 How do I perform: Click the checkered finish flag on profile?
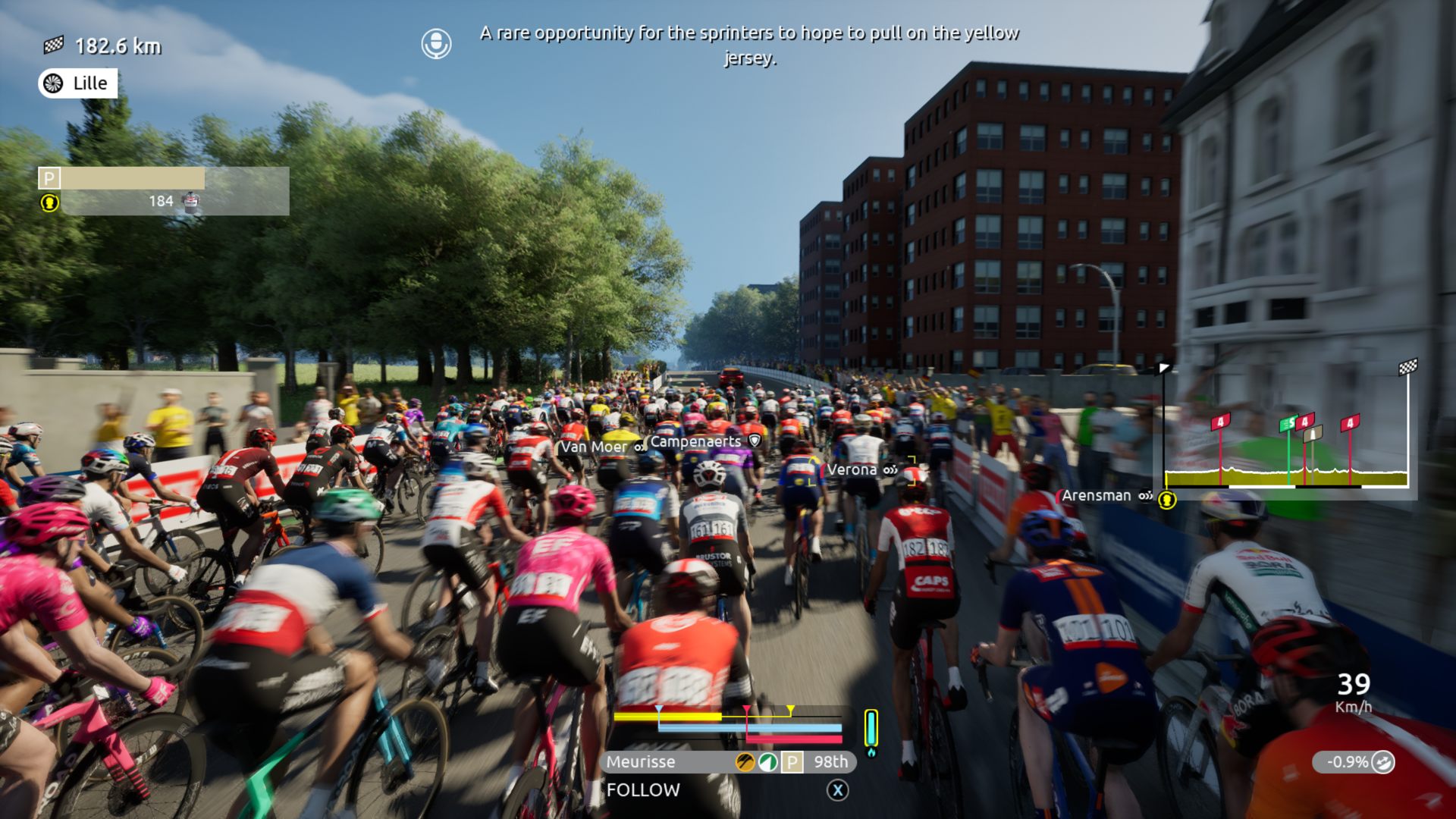point(1407,369)
